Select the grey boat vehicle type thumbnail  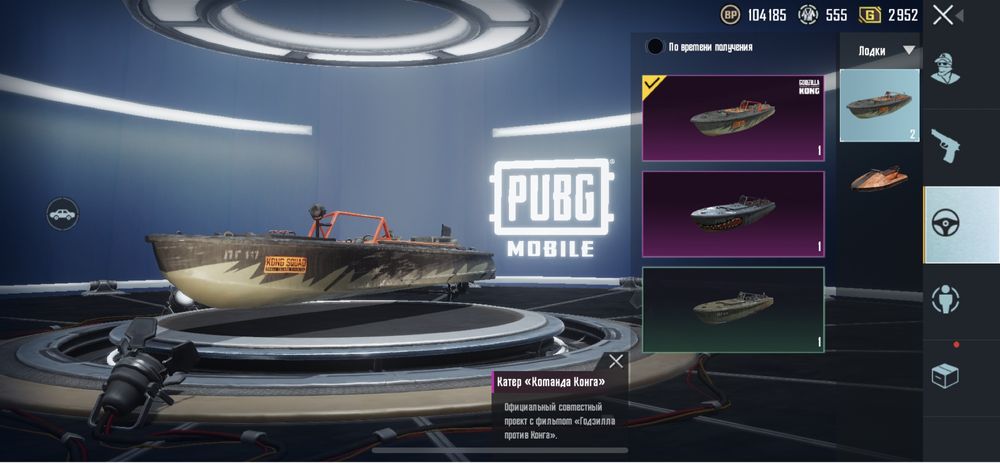879,105
